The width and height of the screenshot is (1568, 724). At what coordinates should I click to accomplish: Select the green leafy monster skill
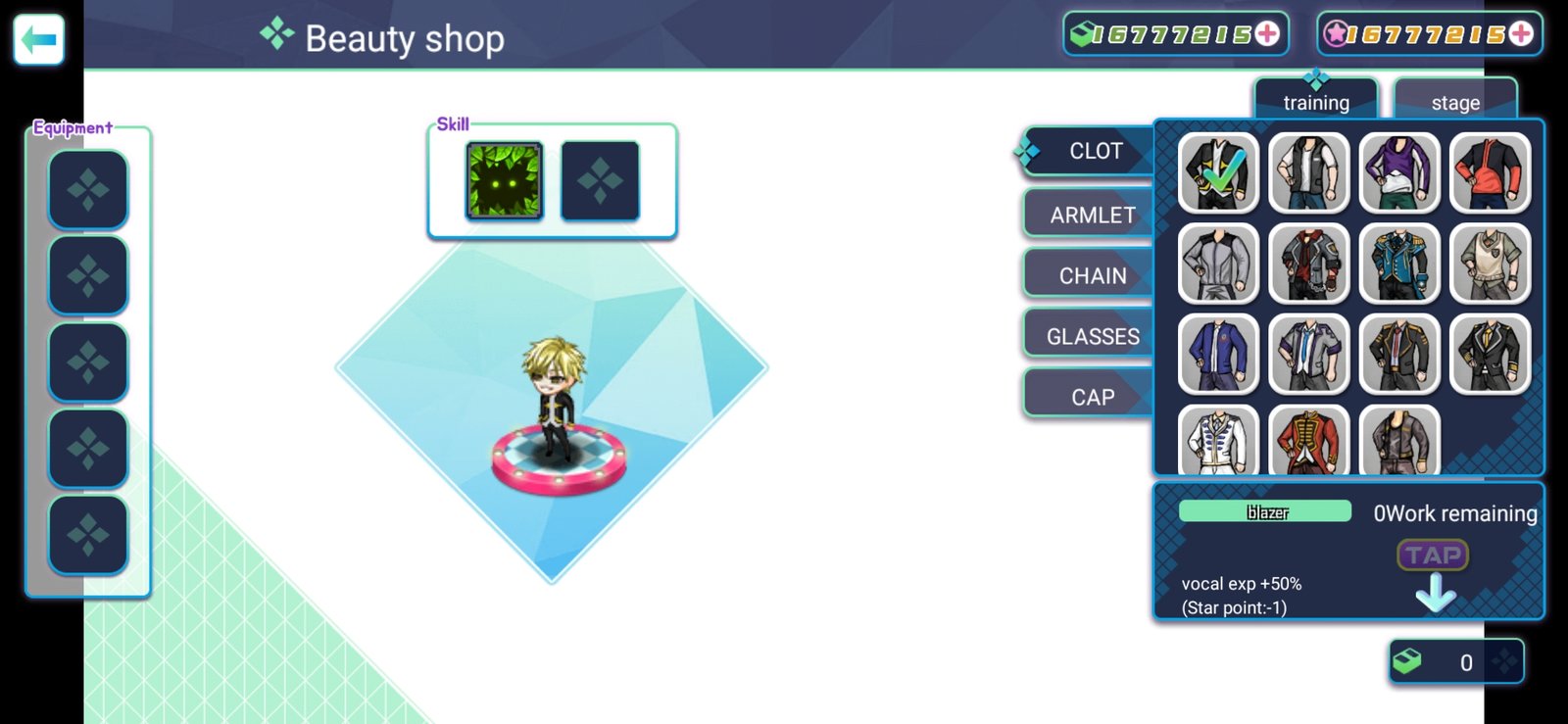click(505, 181)
